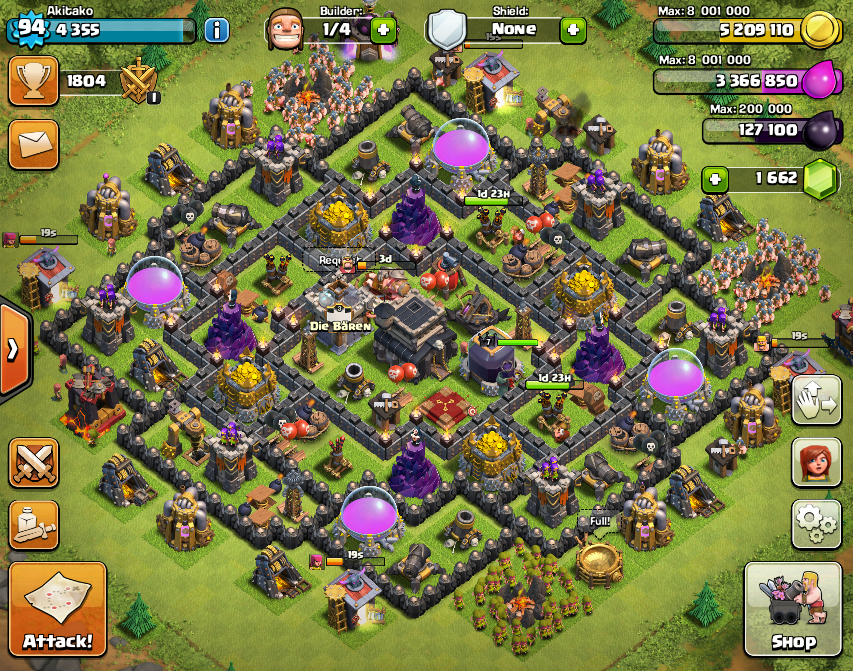
Task: Buy more gems with the green plus
Action: [715, 179]
